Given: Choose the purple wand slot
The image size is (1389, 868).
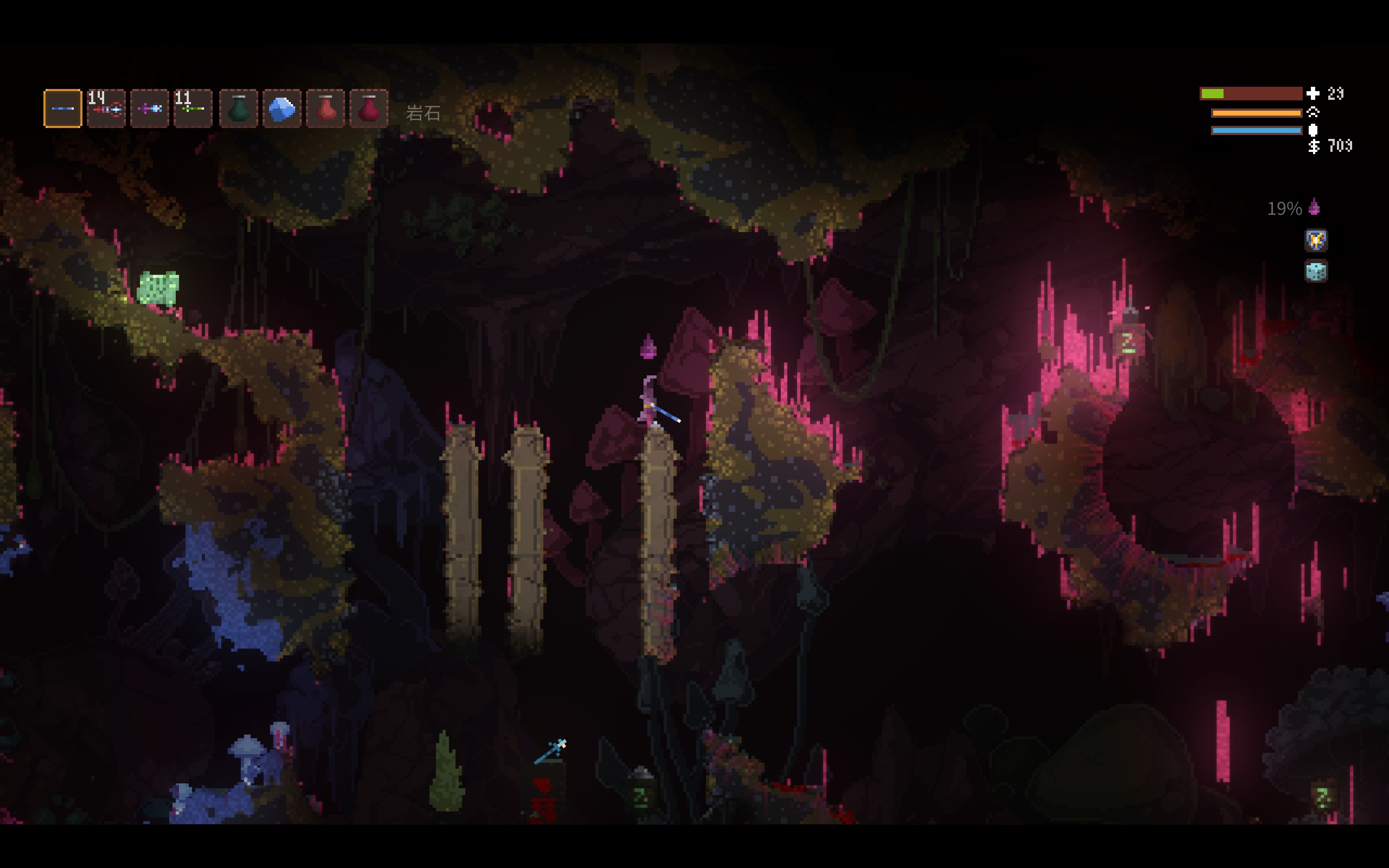Looking at the screenshot, I should tap(150, 108).
